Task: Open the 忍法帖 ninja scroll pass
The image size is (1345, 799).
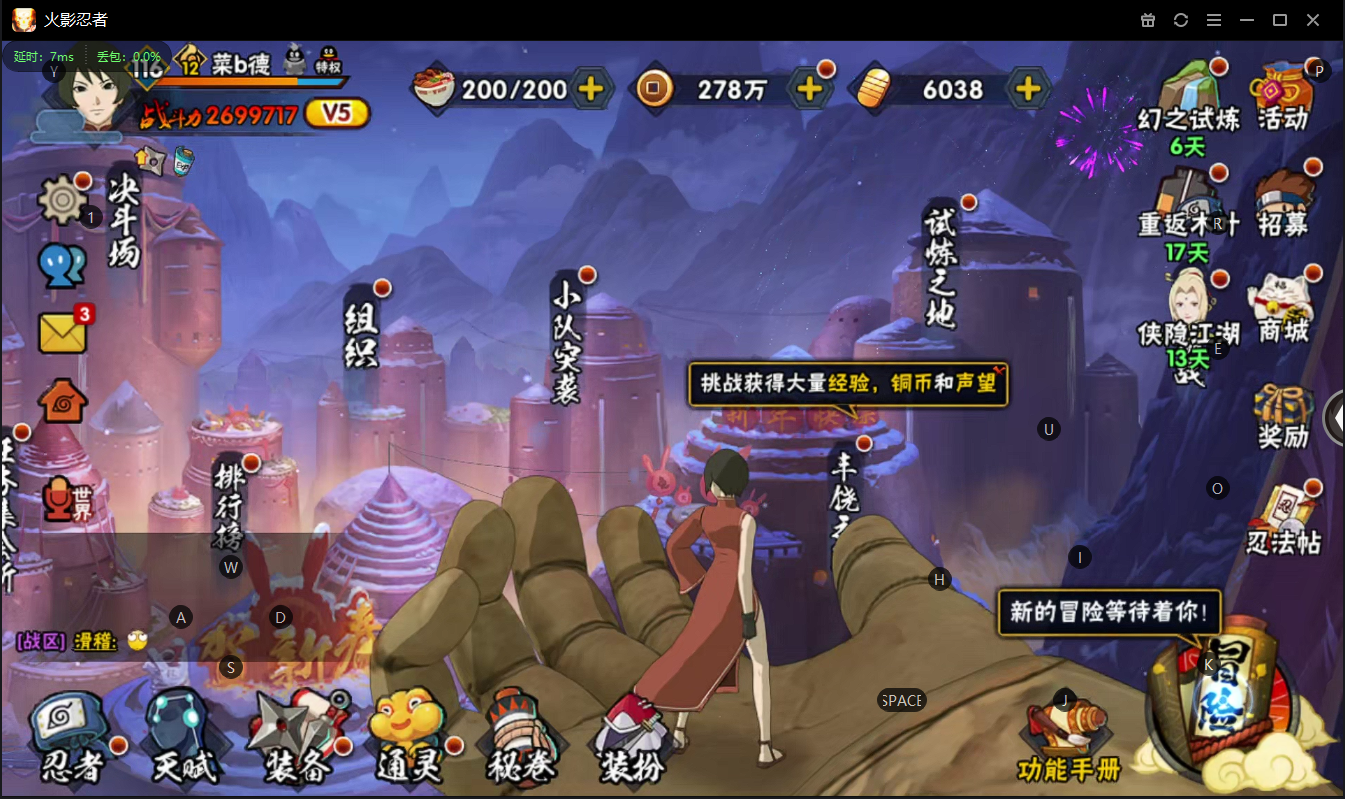Action: click(x=1283, y=520)
